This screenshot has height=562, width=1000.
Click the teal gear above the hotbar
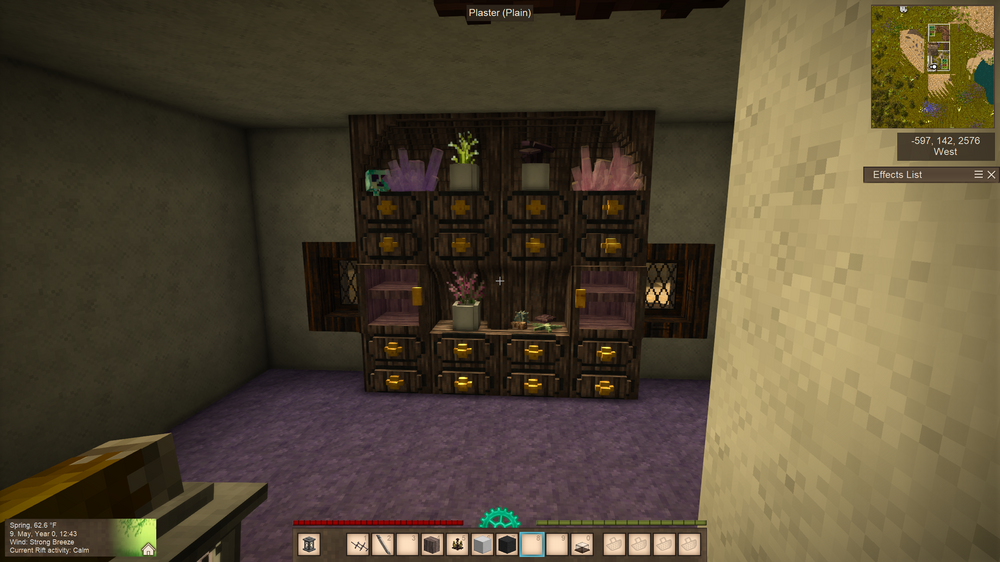click(x=499, y=519)
